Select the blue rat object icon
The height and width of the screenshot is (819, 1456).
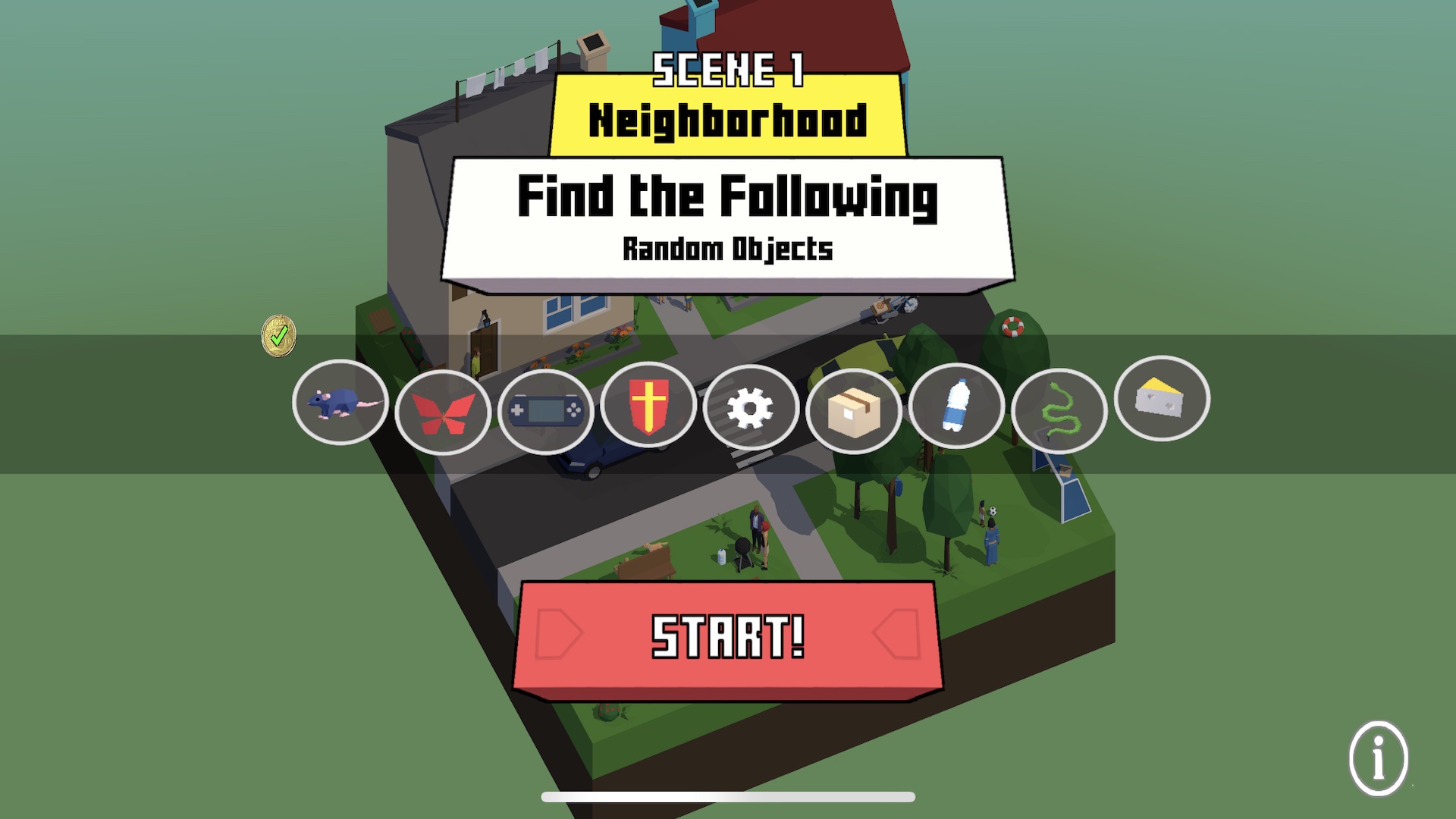pos(340,403)
